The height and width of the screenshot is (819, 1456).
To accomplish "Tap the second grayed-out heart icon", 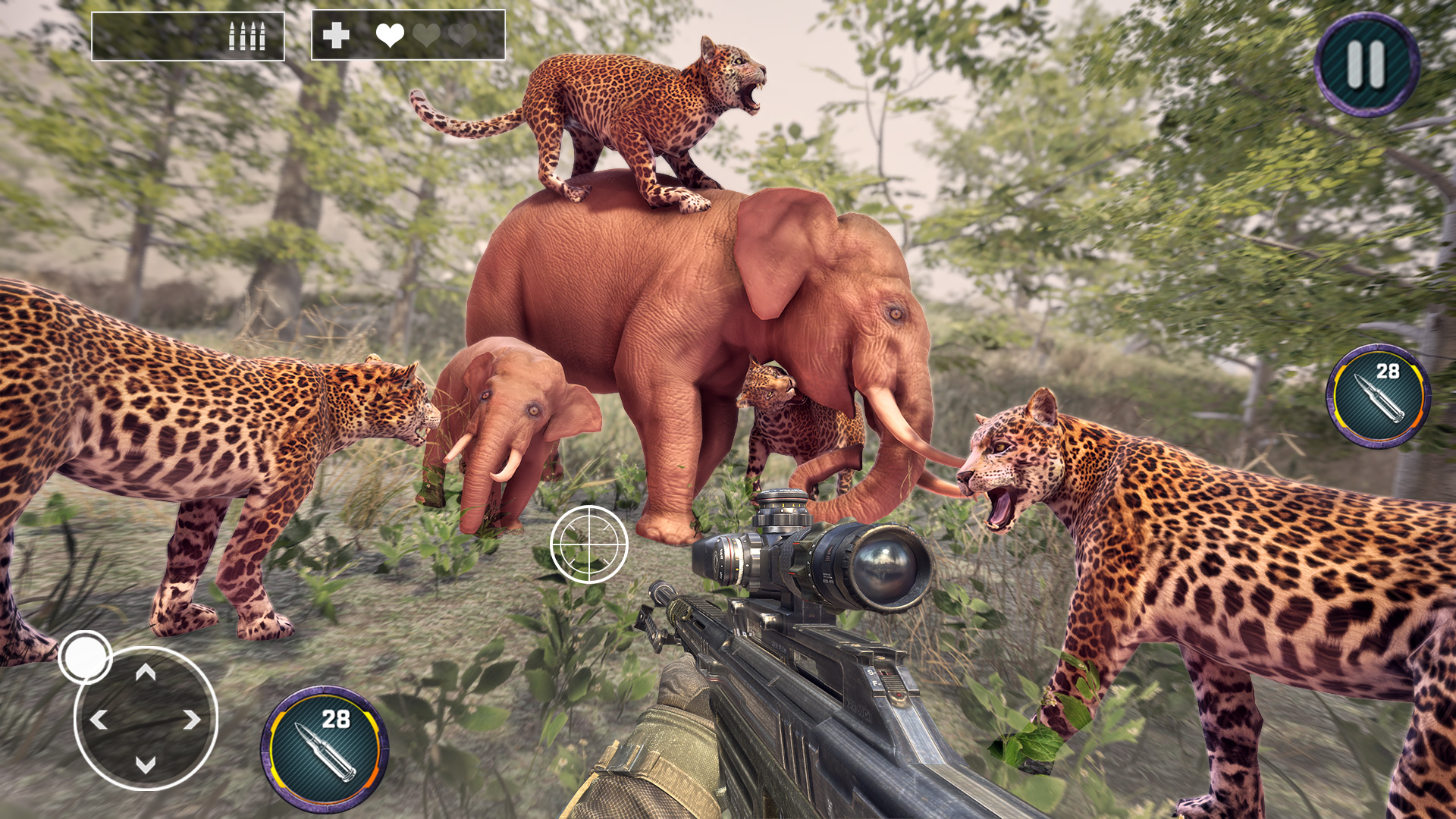I will [426, 34].
